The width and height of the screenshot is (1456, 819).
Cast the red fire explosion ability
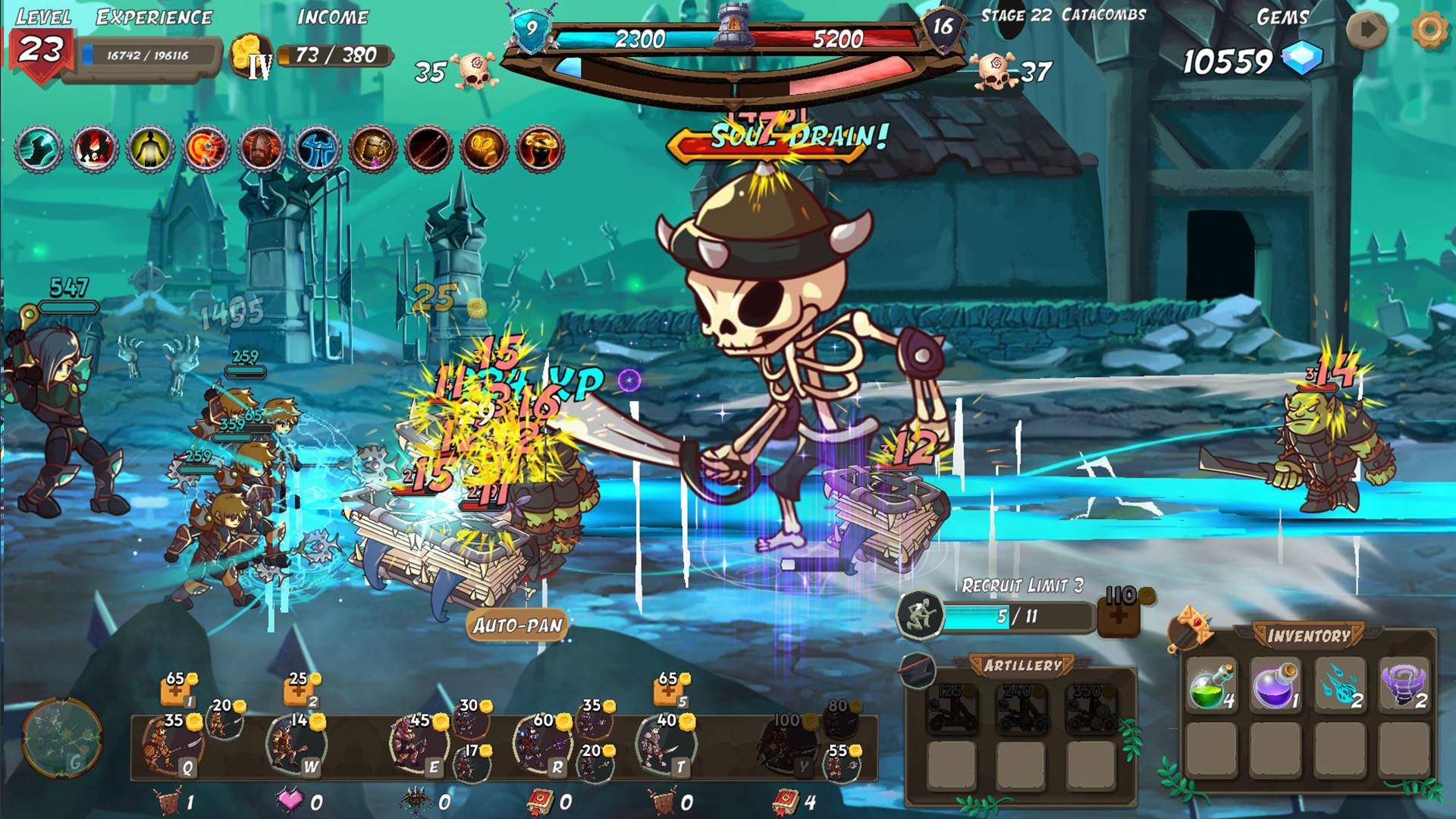[93, 148]
